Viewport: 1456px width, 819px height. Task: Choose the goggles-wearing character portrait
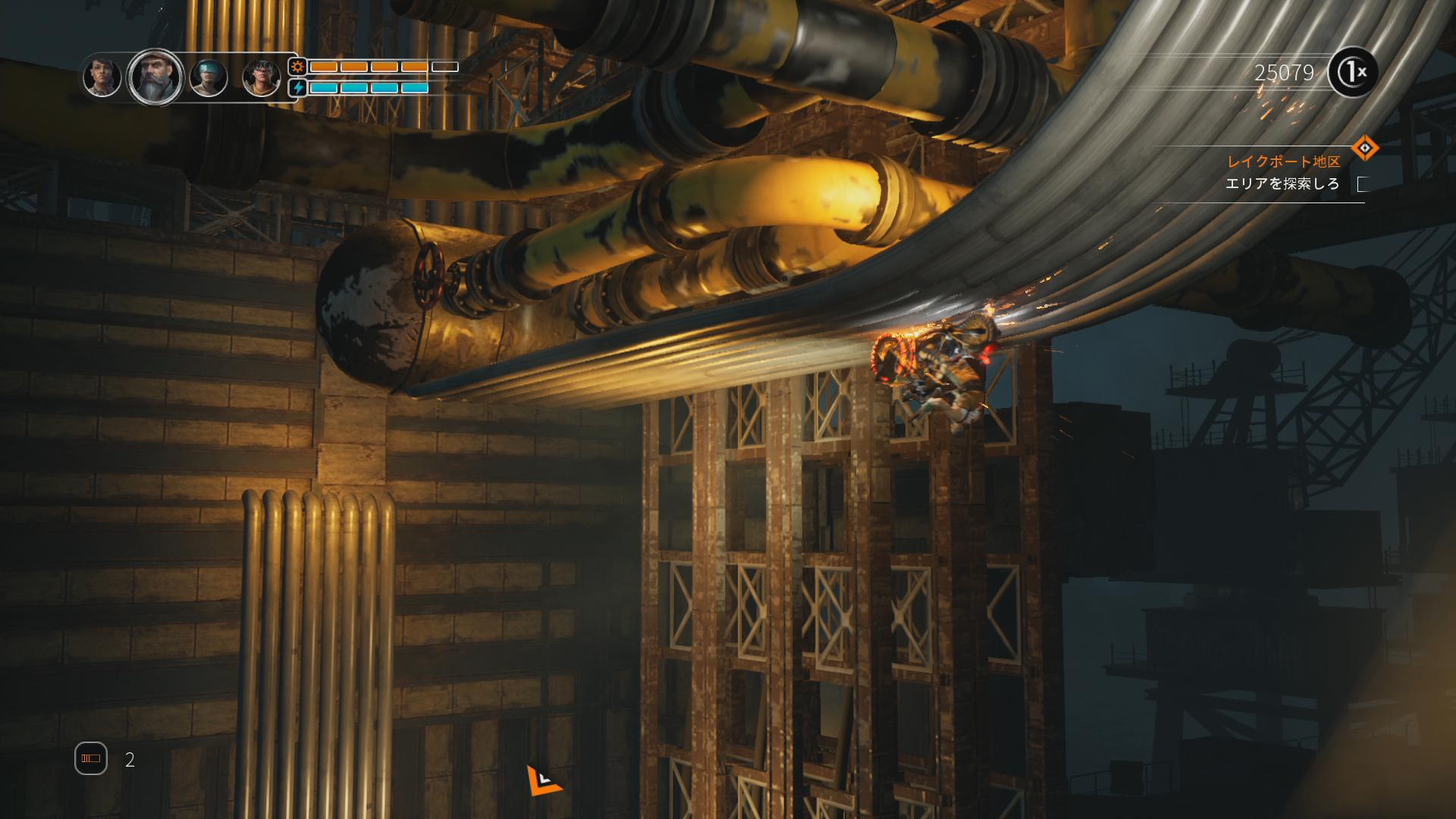(x=261, y=77)
